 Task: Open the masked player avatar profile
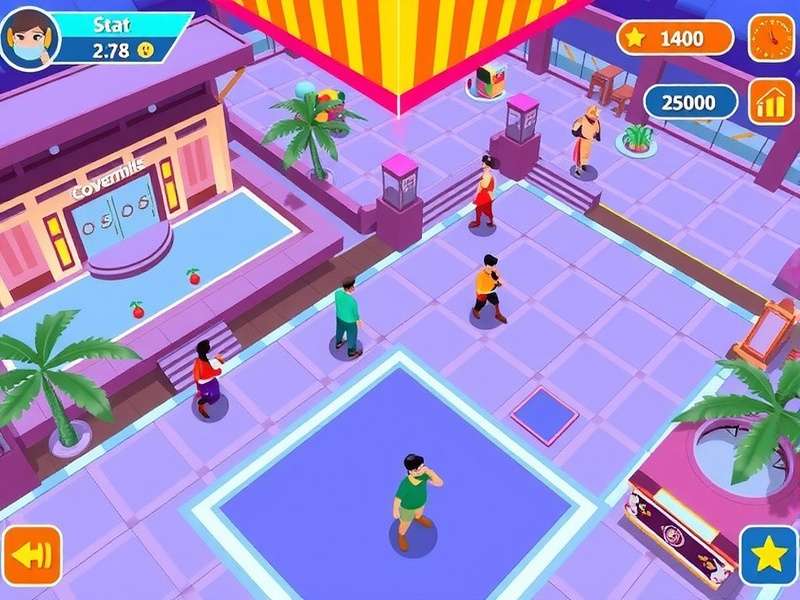pos(30,38)
